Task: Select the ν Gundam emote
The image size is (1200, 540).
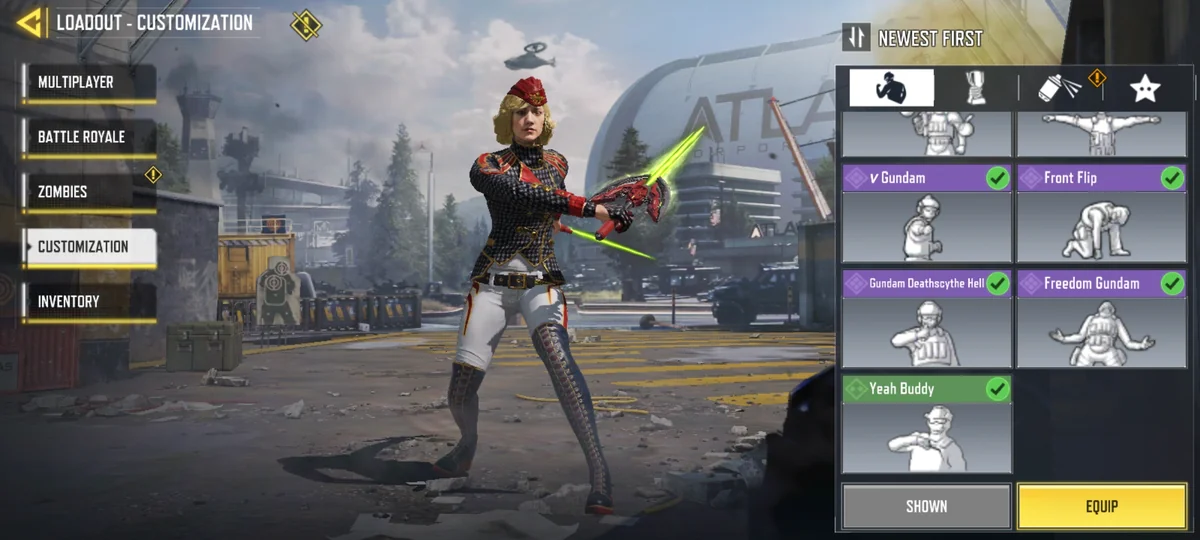Action: (926, 213)
